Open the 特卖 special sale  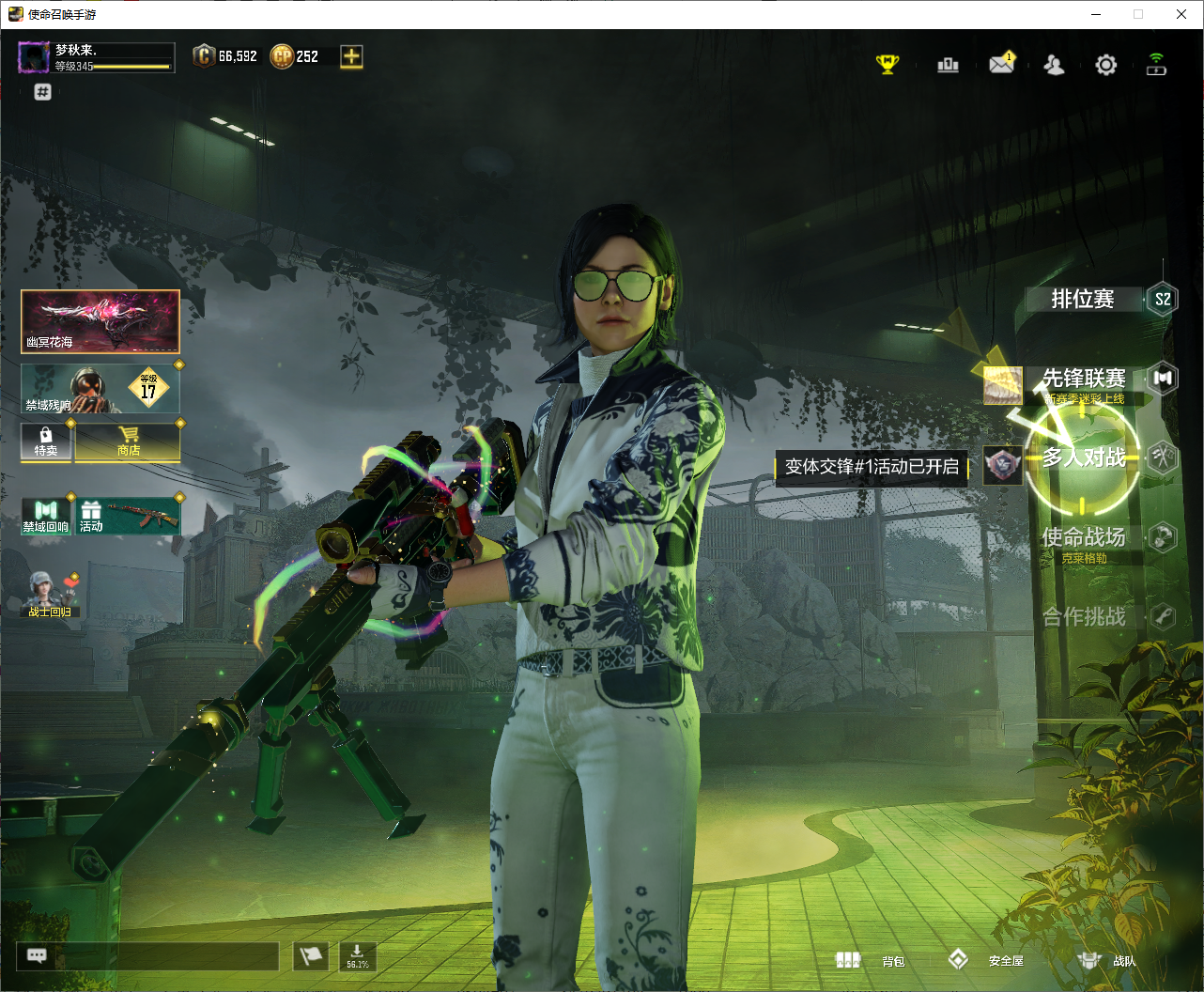(x=46, y=442)
